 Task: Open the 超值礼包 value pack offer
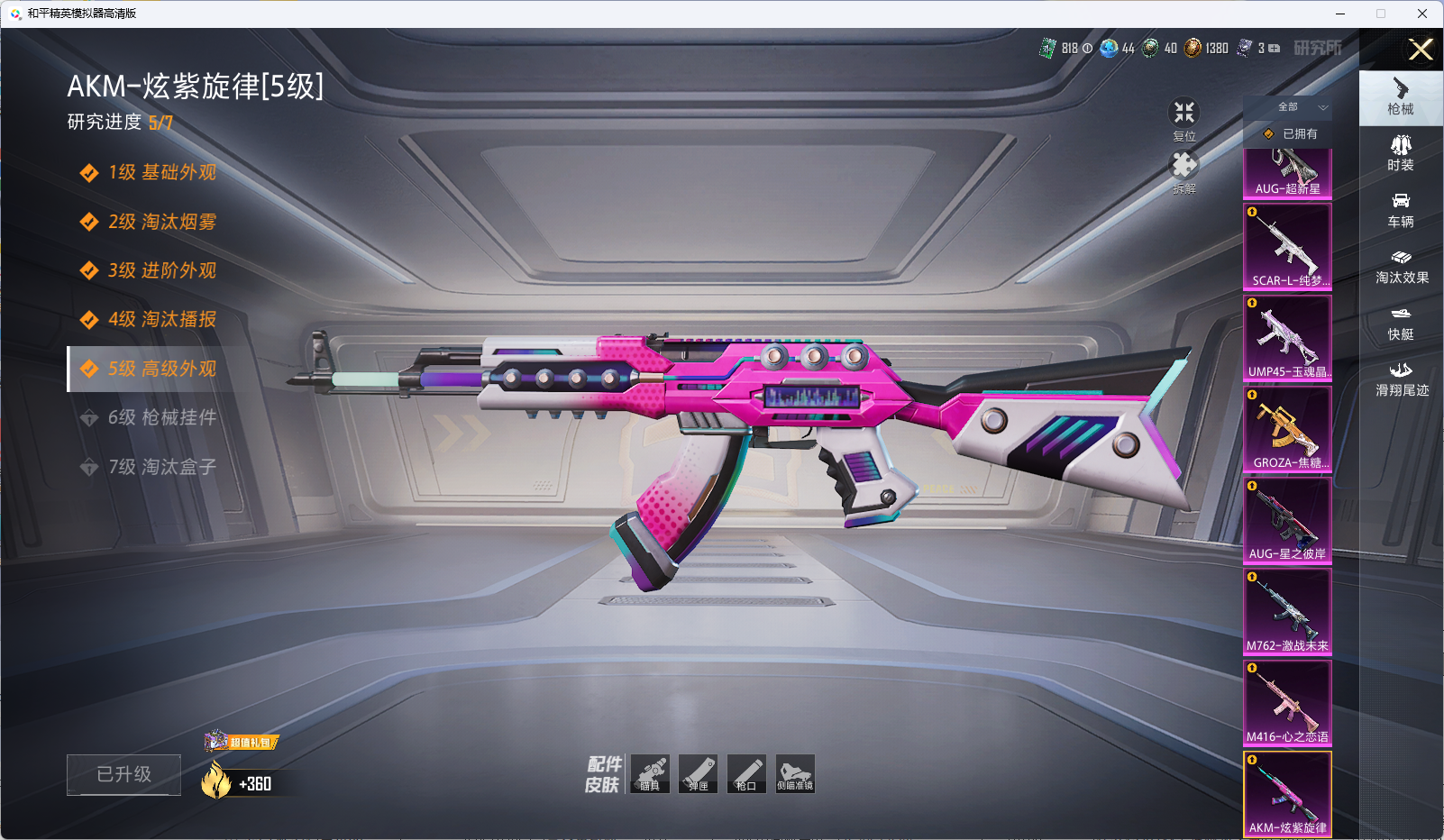(x=242, y=742)
